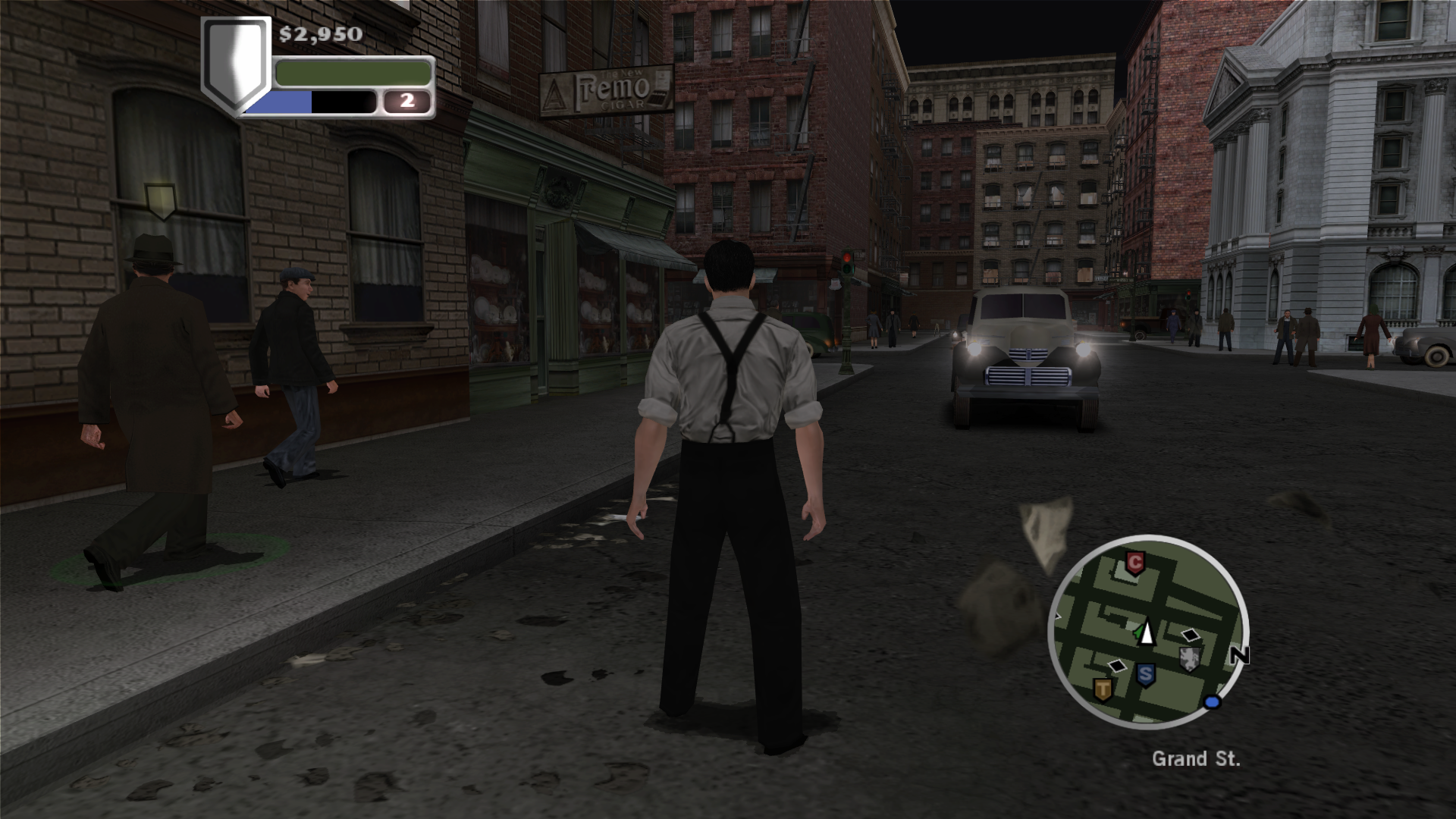Click the circular minimap

1147,633
